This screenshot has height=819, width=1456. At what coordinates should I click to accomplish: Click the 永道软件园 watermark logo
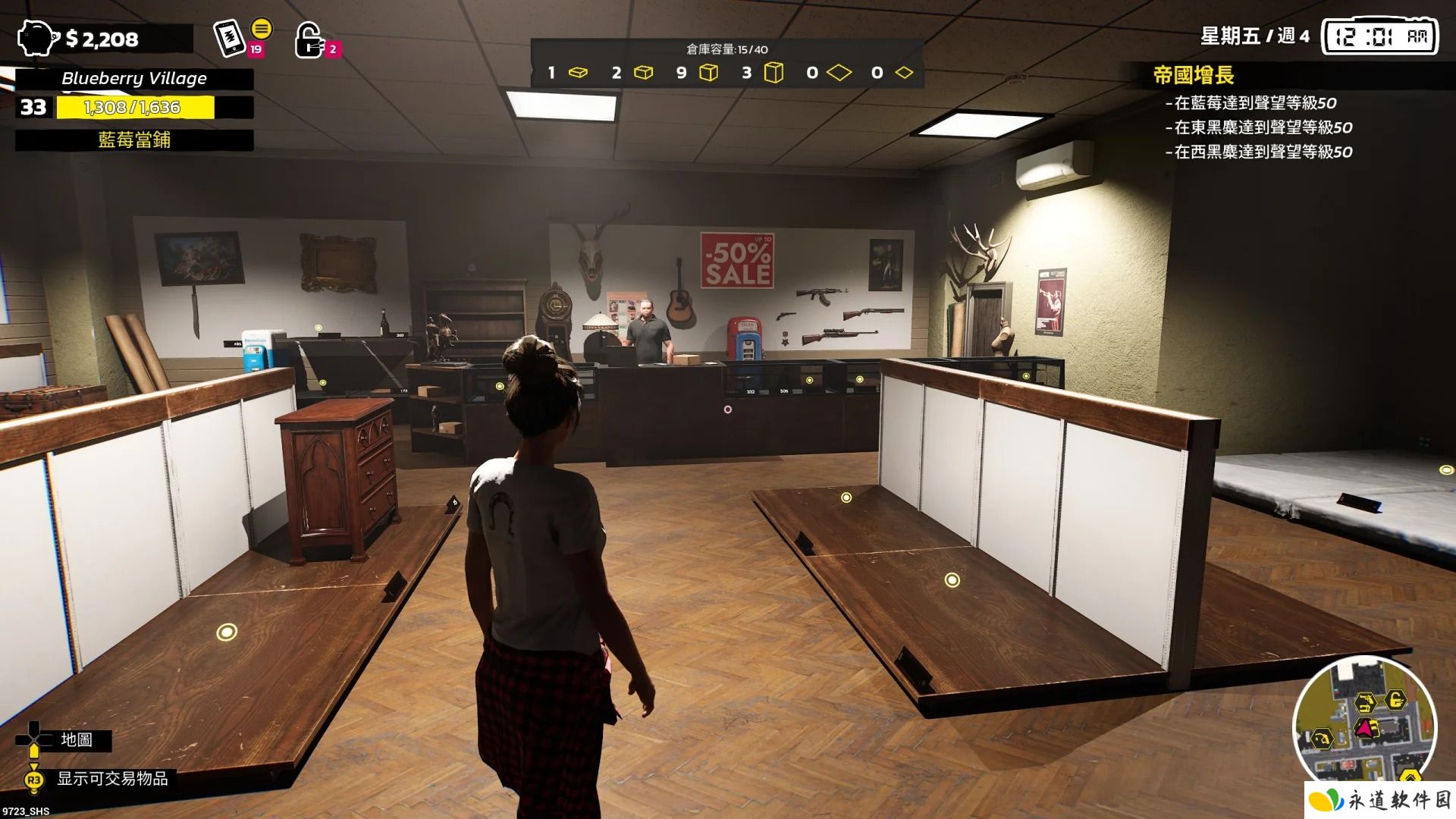[1379, 800]
